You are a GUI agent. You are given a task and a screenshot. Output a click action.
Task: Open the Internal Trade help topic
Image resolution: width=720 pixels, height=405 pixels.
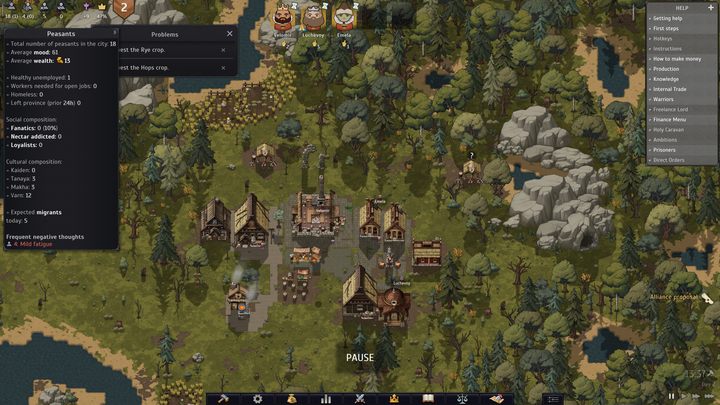pyautogui.click(x=672, y=89)
